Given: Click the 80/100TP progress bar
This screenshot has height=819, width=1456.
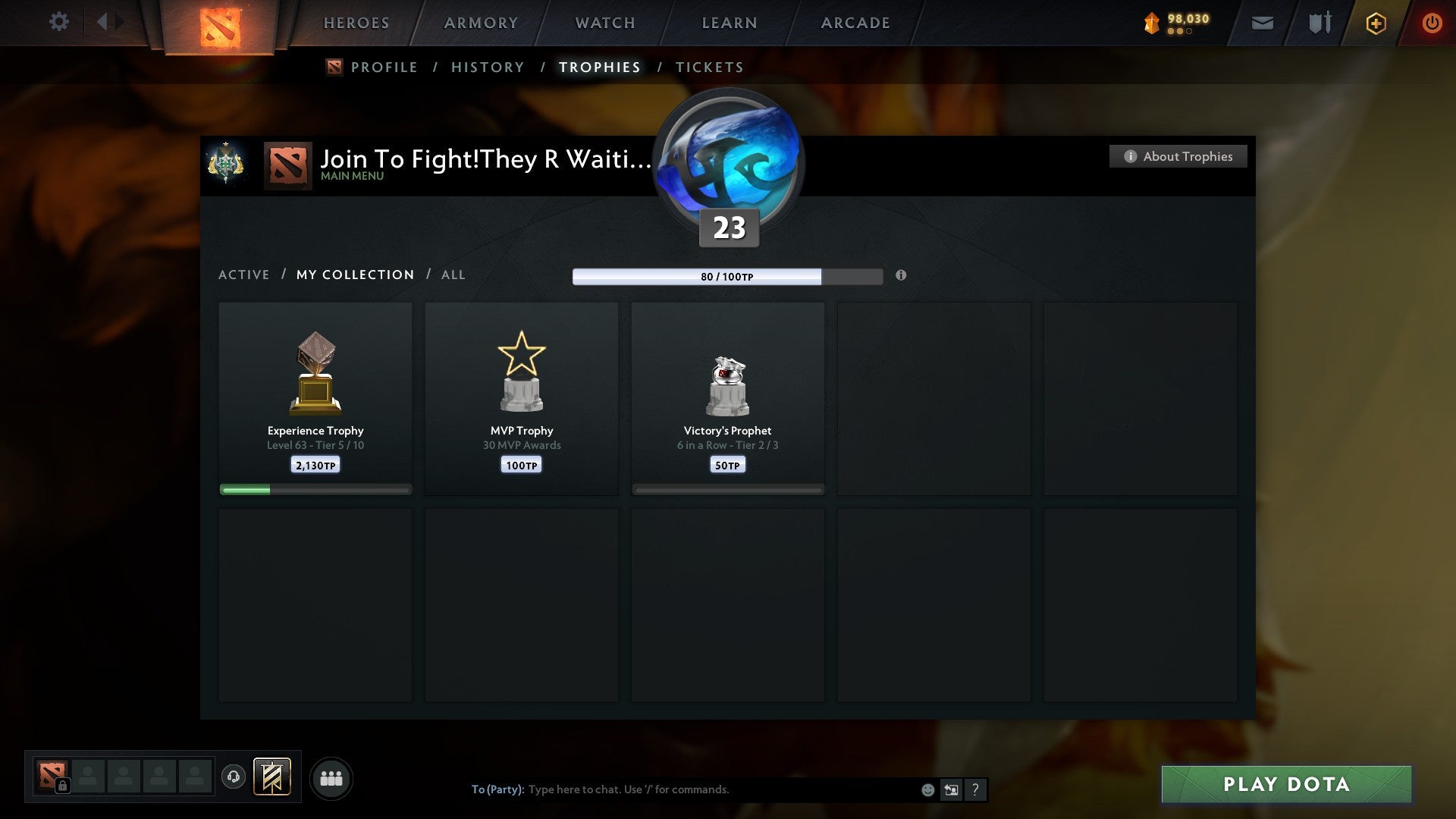Looking at the screenshot, I should (x=726, y=277).
